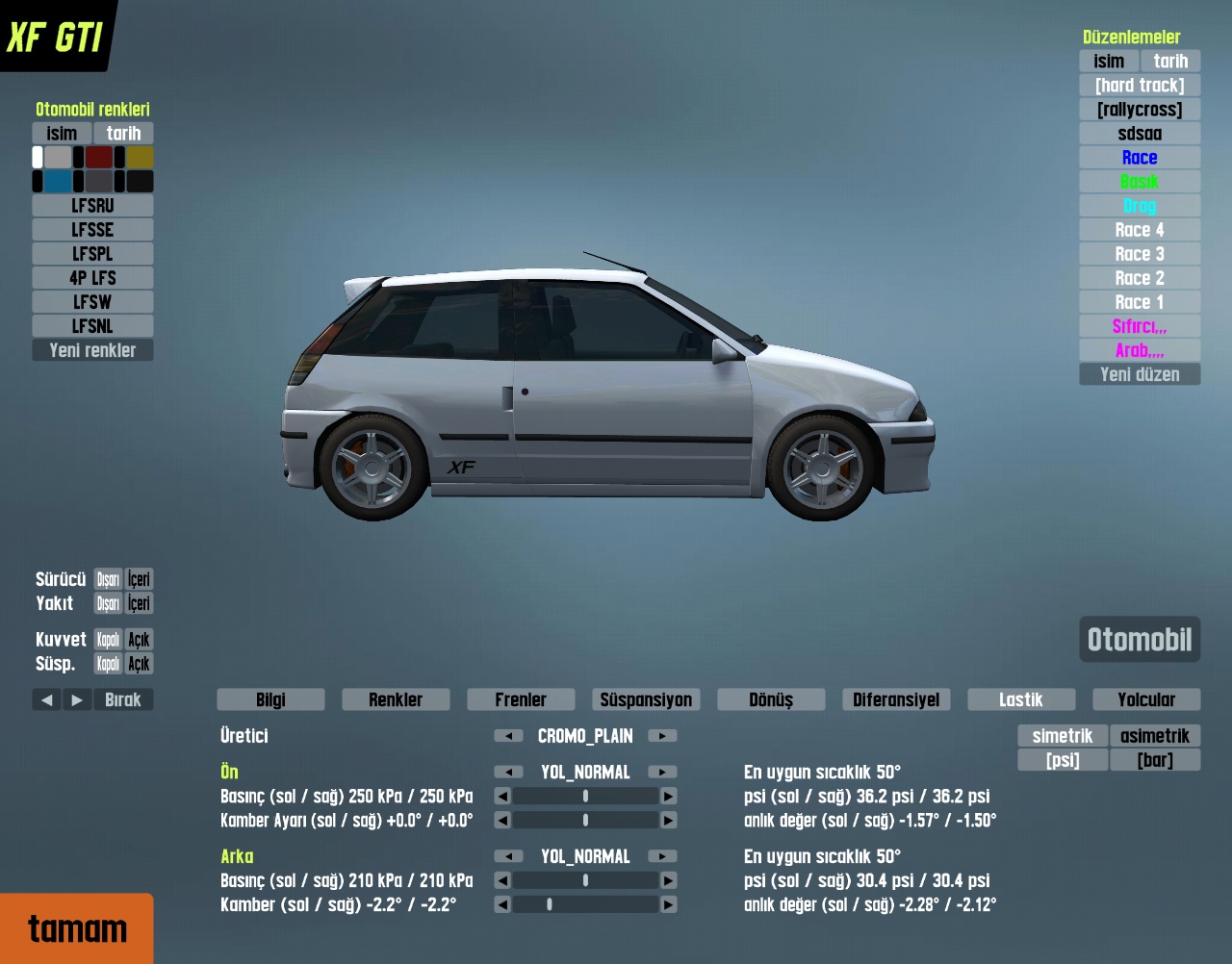Screen dimensions: 1232x964
Task: Select the sdsaa setup entry
Action: click(1140, 134)
